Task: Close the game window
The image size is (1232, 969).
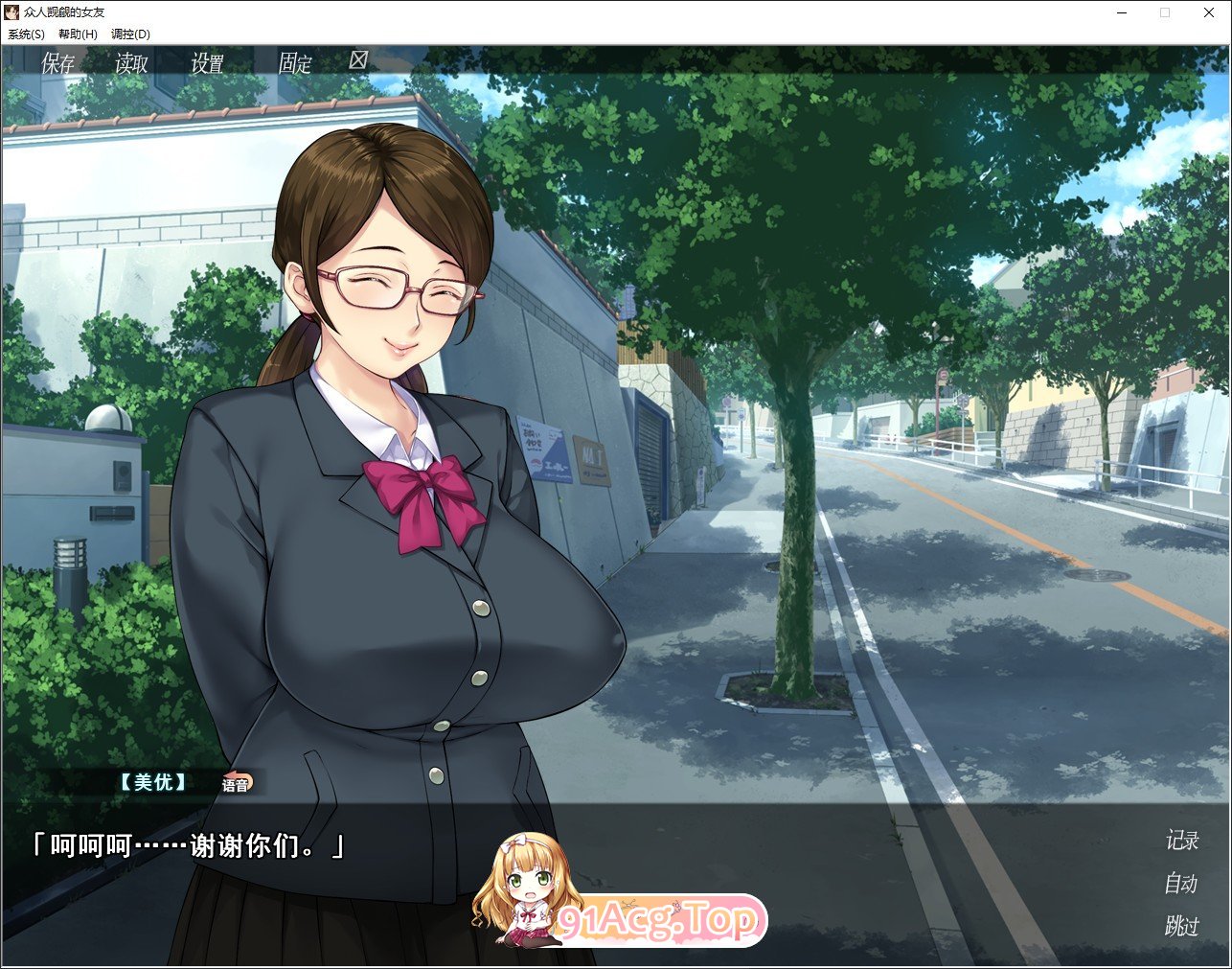Action: coord(1209,12)
